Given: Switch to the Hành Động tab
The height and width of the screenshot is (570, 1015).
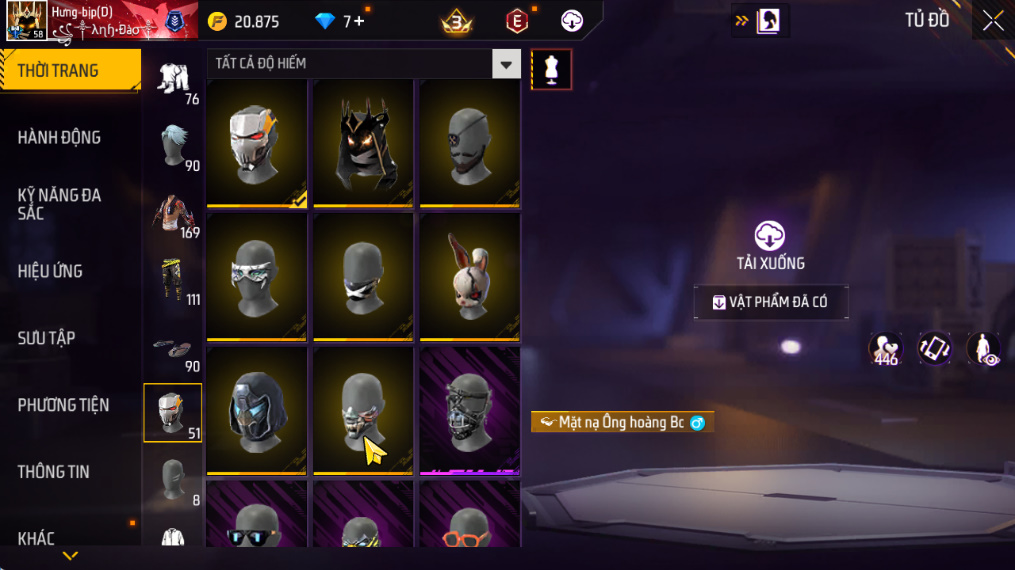Looking at the screenshot, I should [x=60, y=138].
